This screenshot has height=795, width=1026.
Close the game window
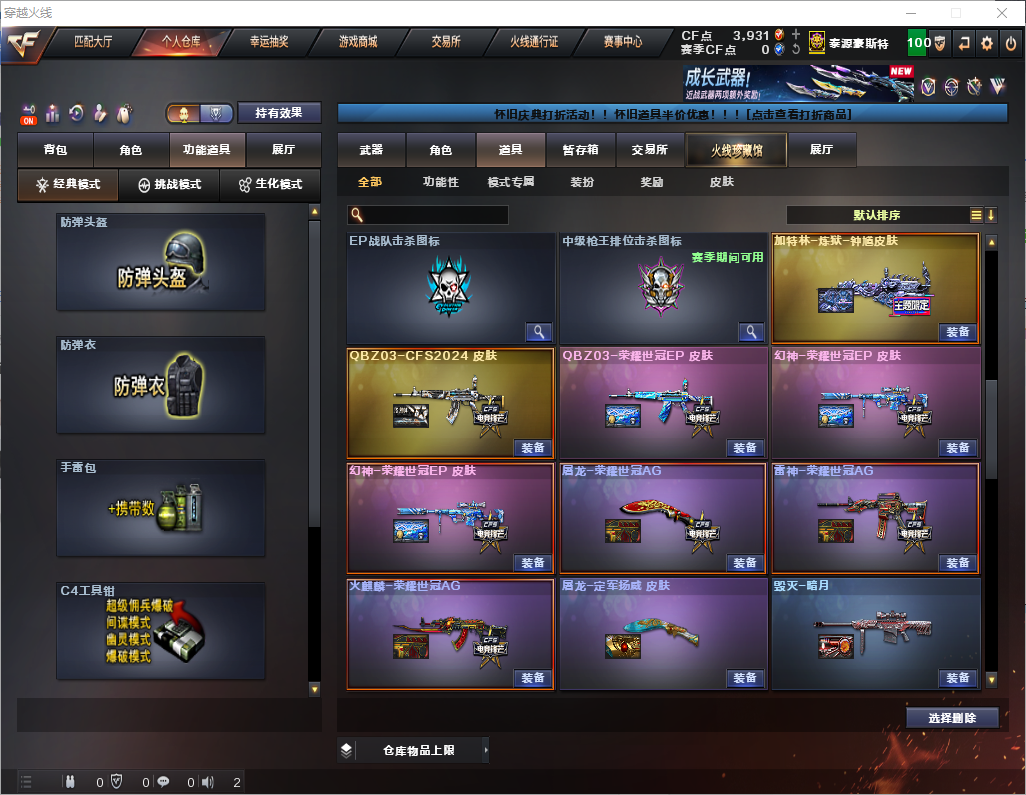[x=1002, y=13]
